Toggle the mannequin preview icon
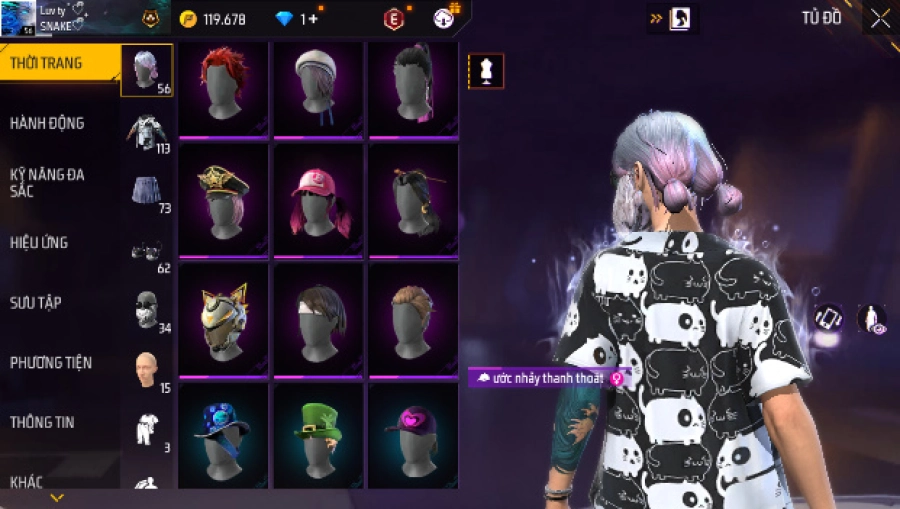The width and height of the screenshot is (900, 509). point(486,71)
